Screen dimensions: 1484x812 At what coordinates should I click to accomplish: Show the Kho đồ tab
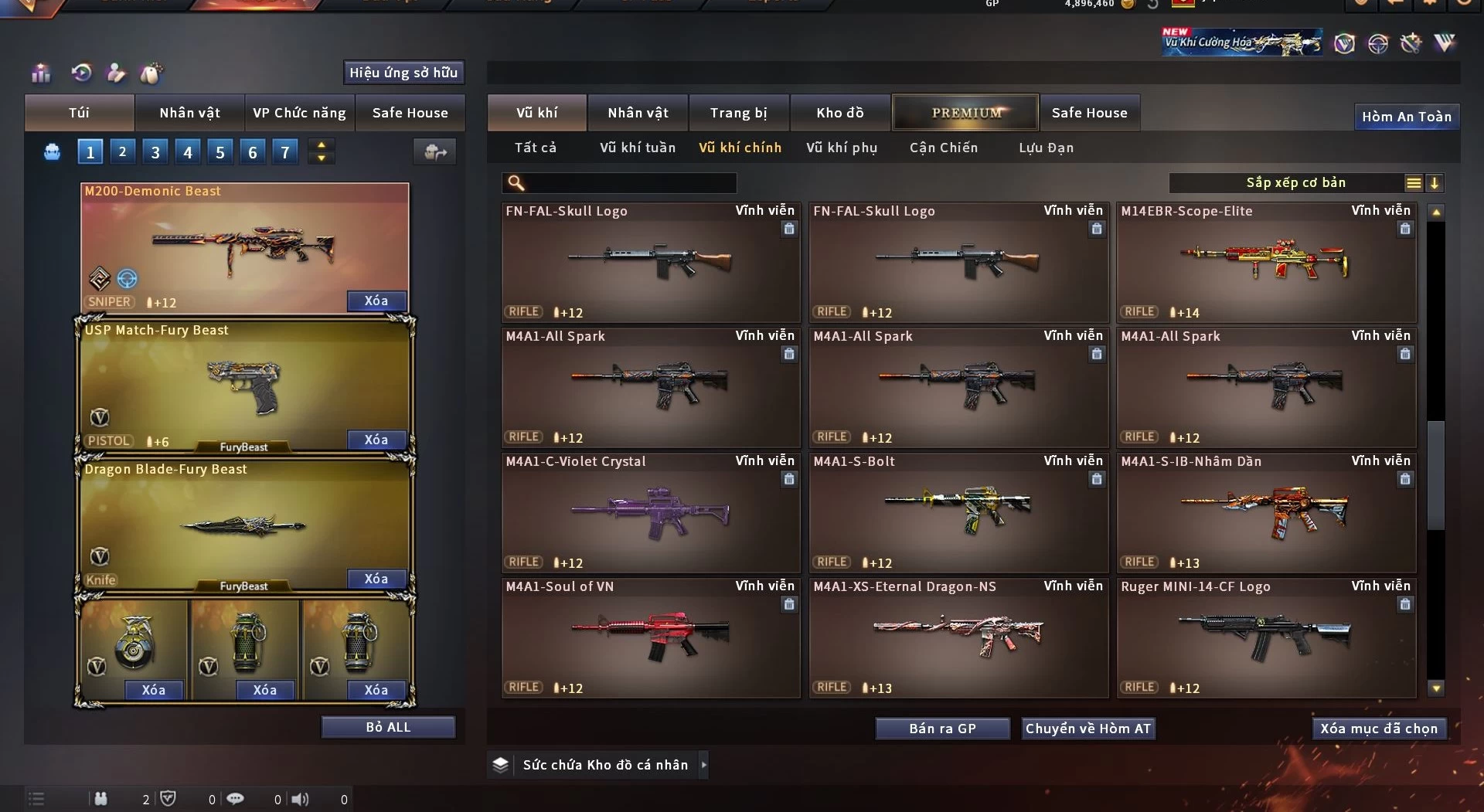pos(839,113)
